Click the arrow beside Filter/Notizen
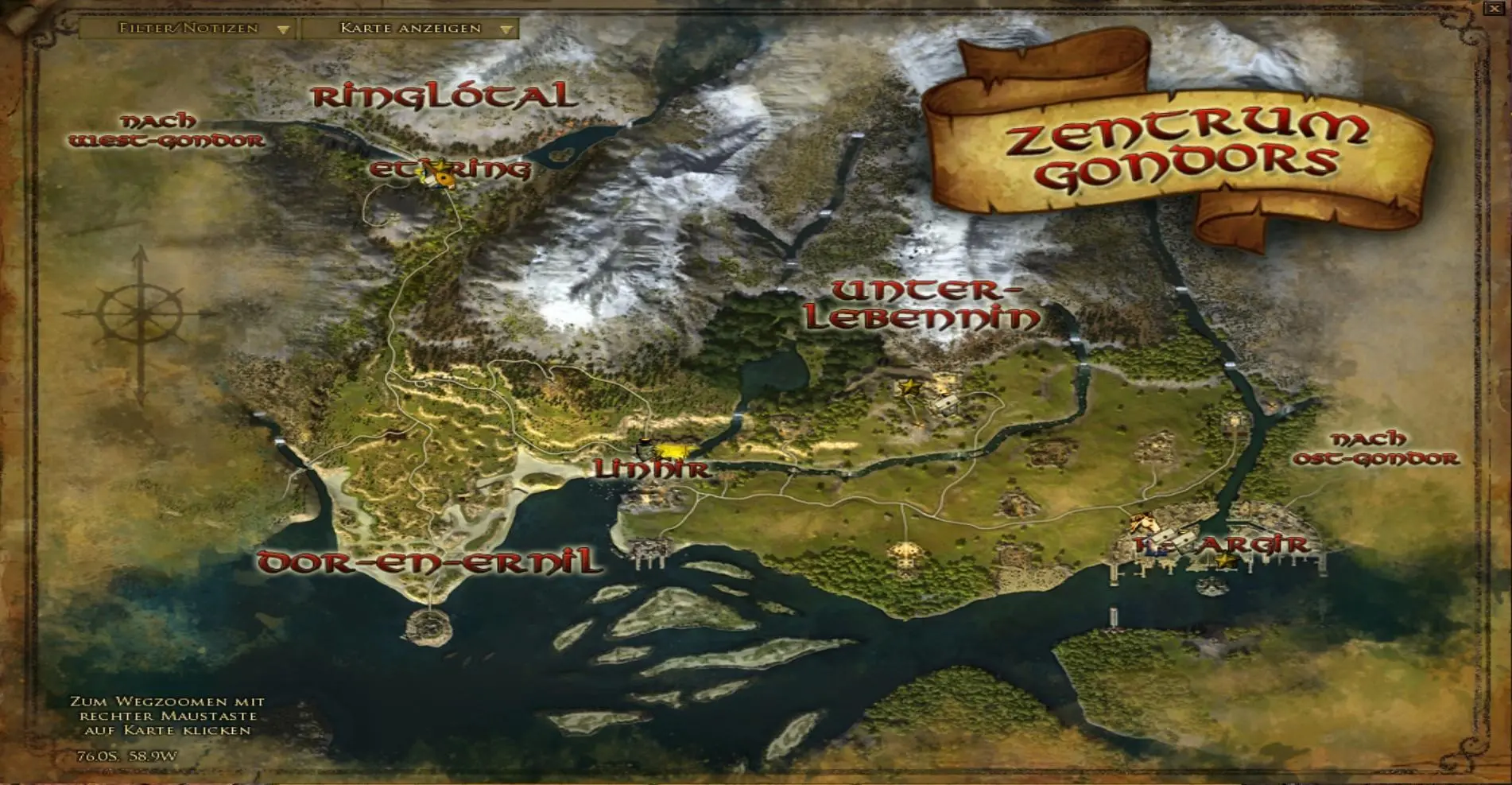The image size is (1512, 785). tap(282, 27)
